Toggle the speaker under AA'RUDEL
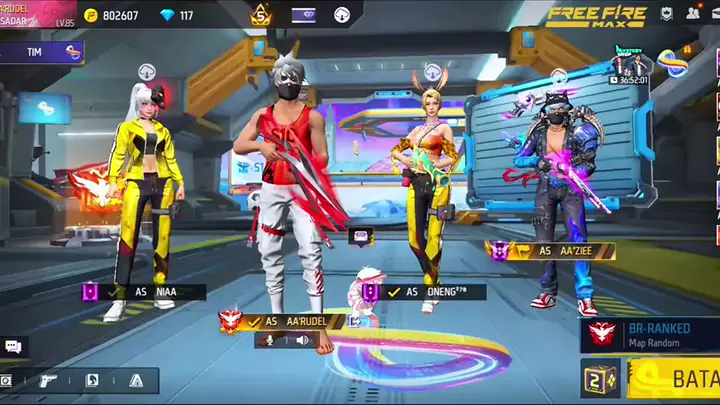 [x=301, y=340]
